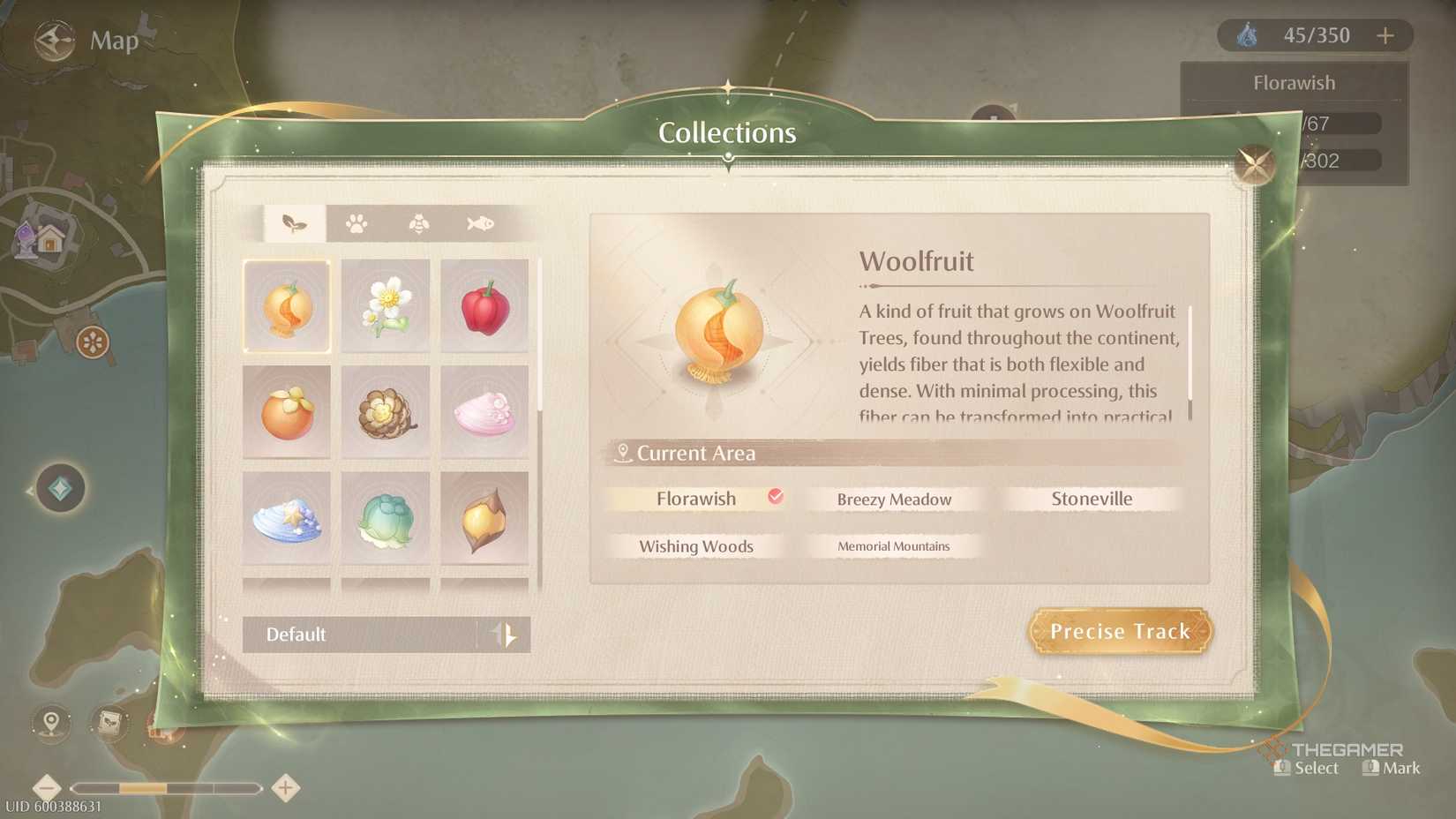Select the Woolfruit thumbnail in the grid
Image resolution: width=1456 pixels, height=819 pixels.
click(x=287, y=306)
